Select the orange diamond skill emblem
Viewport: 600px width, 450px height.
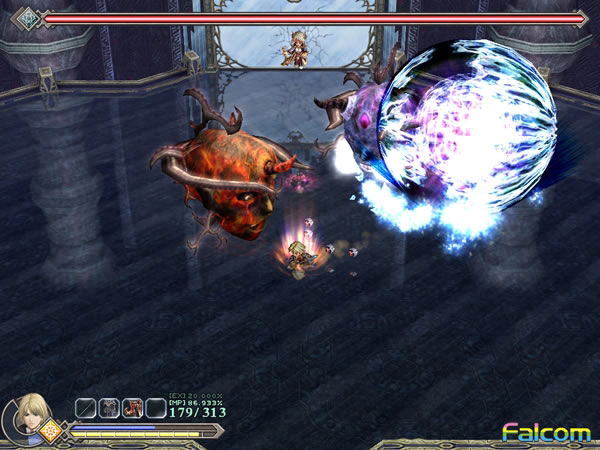(x=50, y=434)
